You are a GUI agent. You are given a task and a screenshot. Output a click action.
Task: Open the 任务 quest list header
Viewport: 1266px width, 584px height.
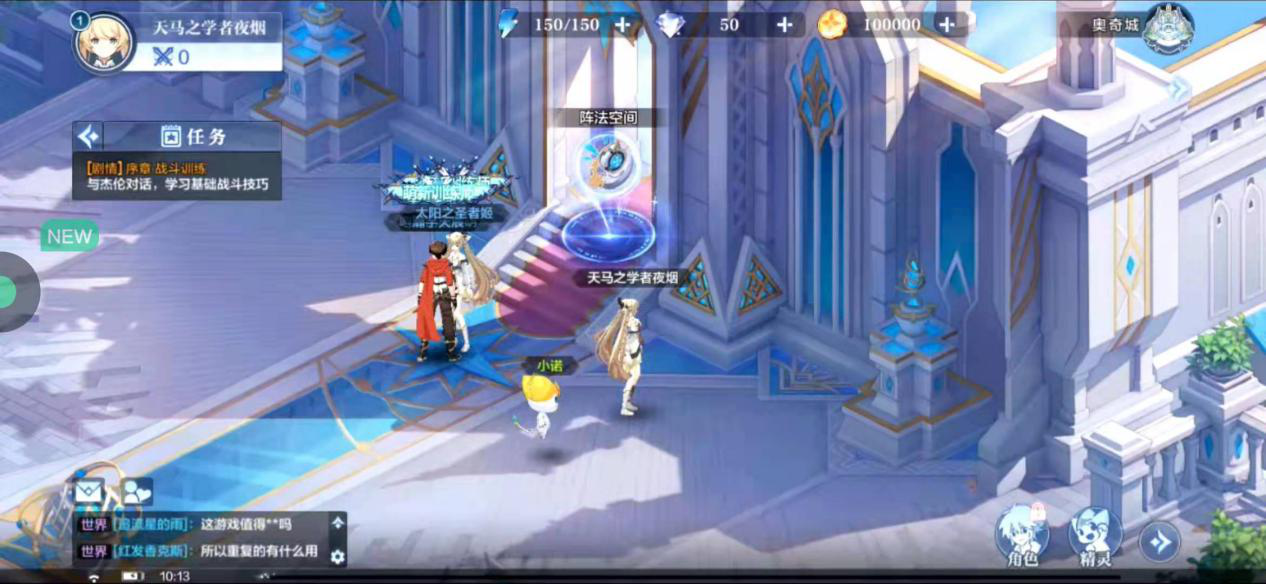coord(193,137)
